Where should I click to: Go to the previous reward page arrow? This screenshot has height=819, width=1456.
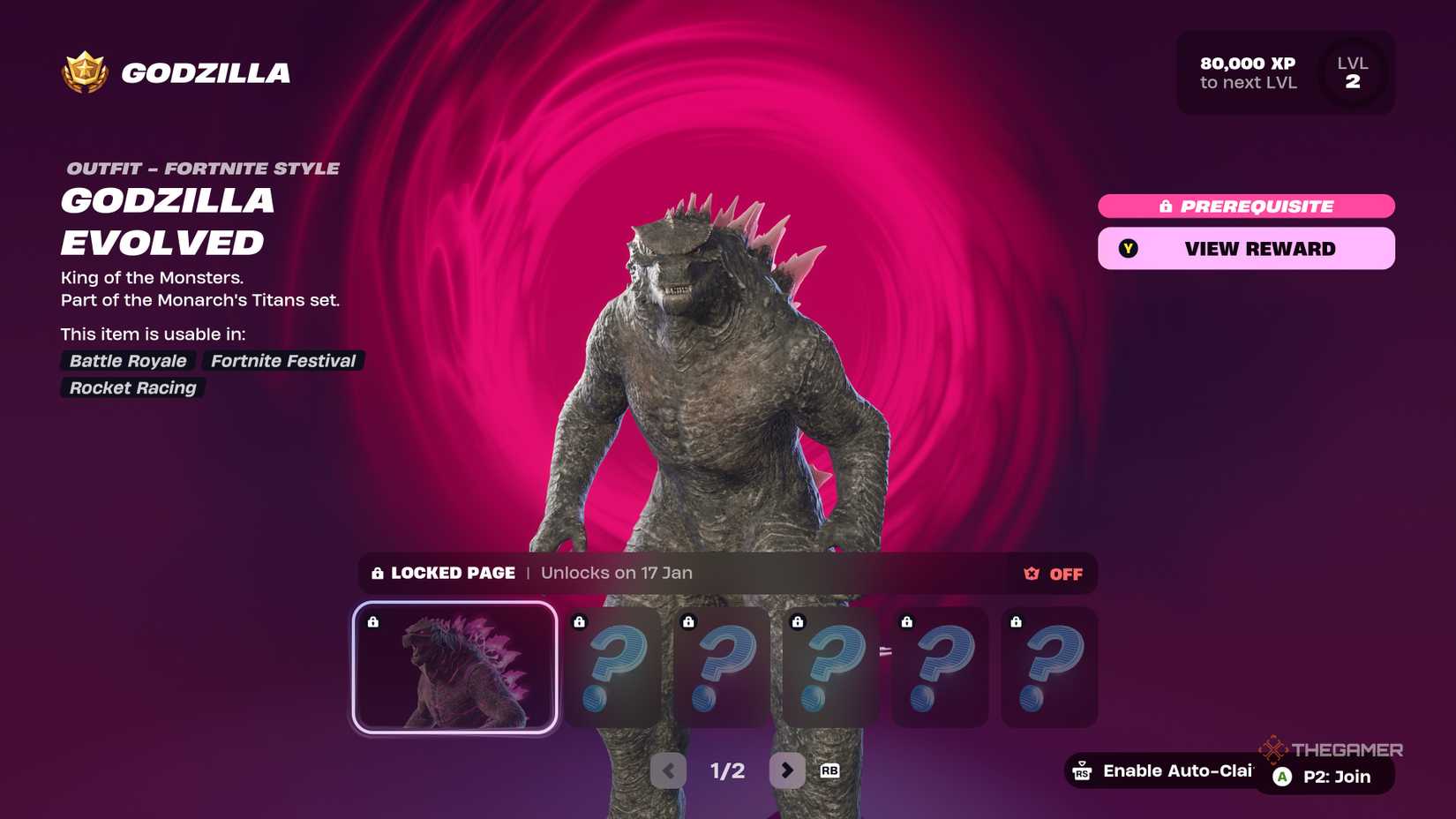click(669, 770)
